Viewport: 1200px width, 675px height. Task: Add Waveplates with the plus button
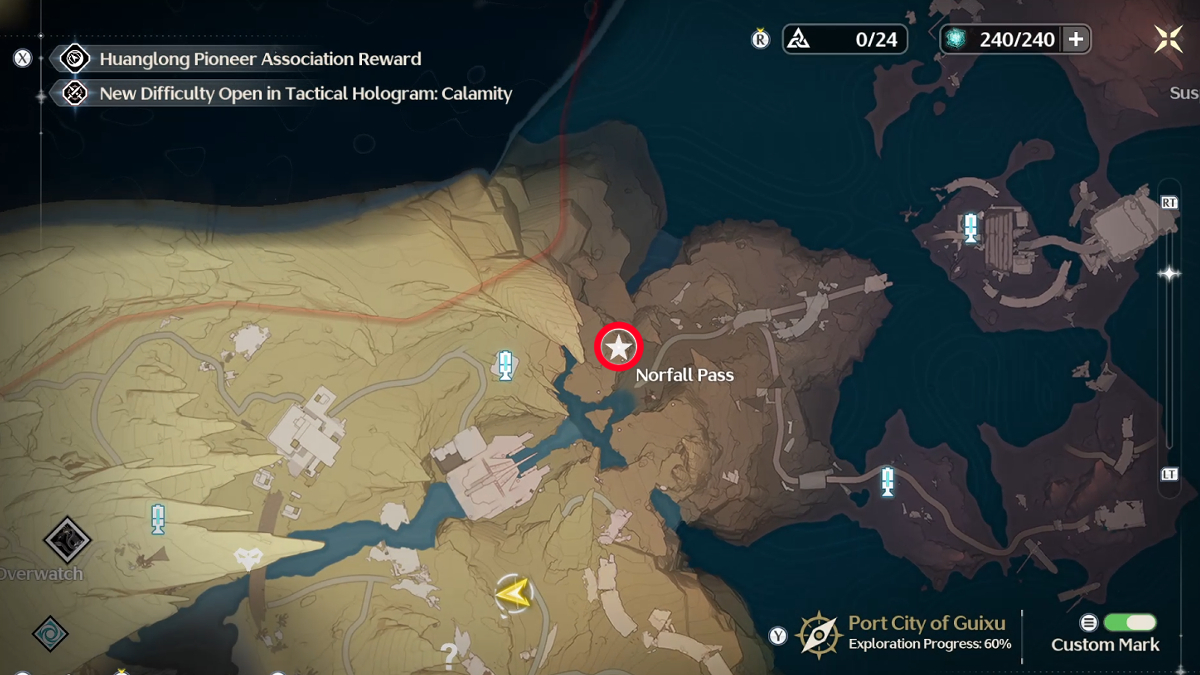click(1076, 39)
